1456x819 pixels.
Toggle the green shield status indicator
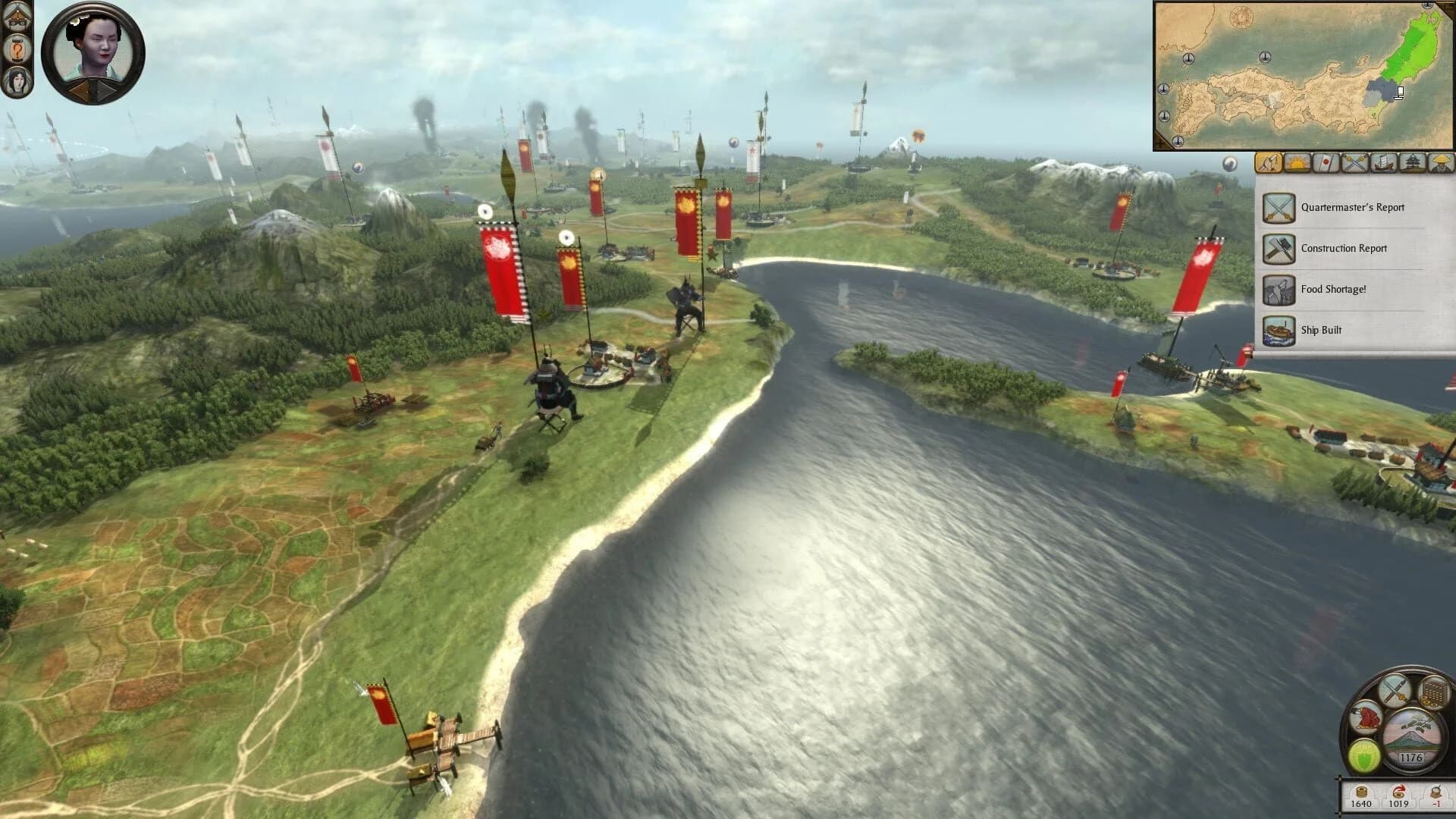(x=1364, y=755)
